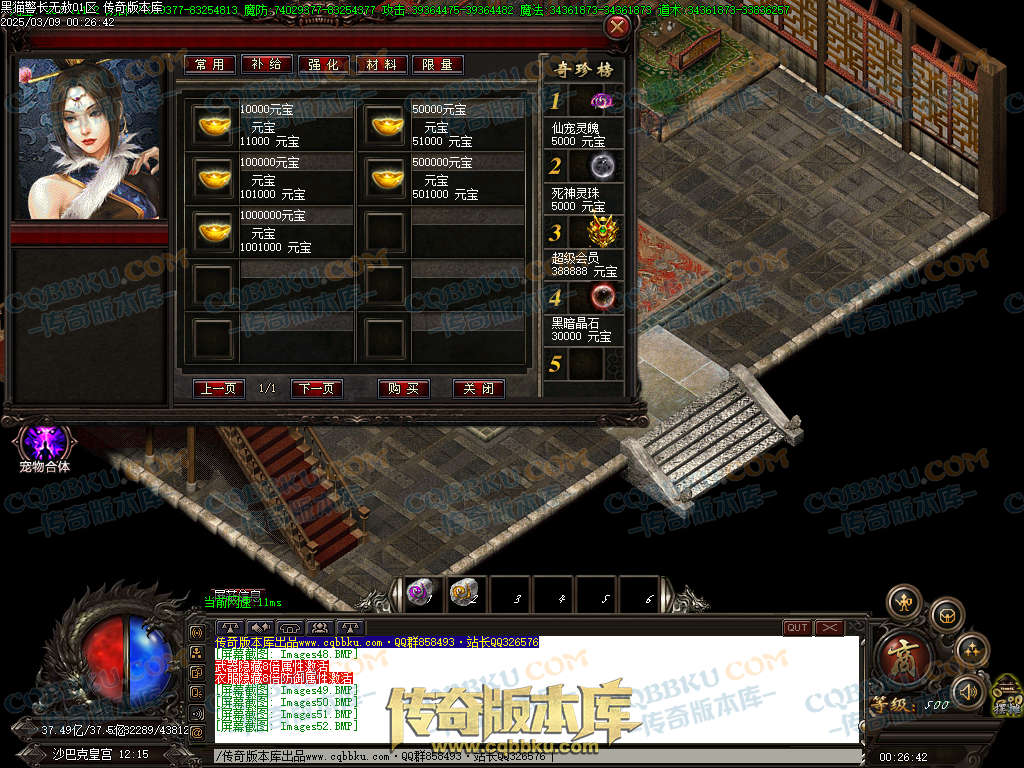Show the 材料 shop tab
This screenshot has height=768, width=1024.
click(x=381, y=64)
